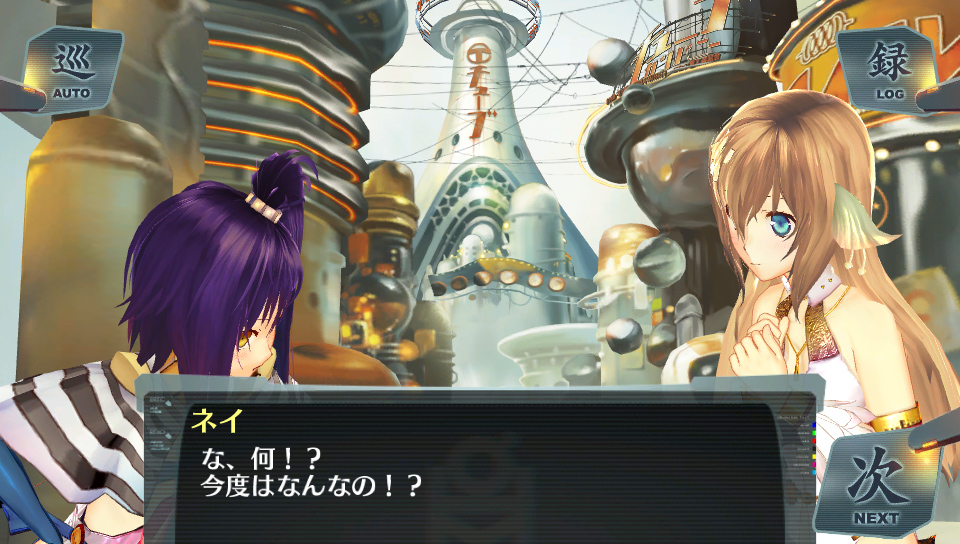Open the dialogue LOG
Image resolution: width=960 pixels, height=544 pixels.
coord(888,70)
